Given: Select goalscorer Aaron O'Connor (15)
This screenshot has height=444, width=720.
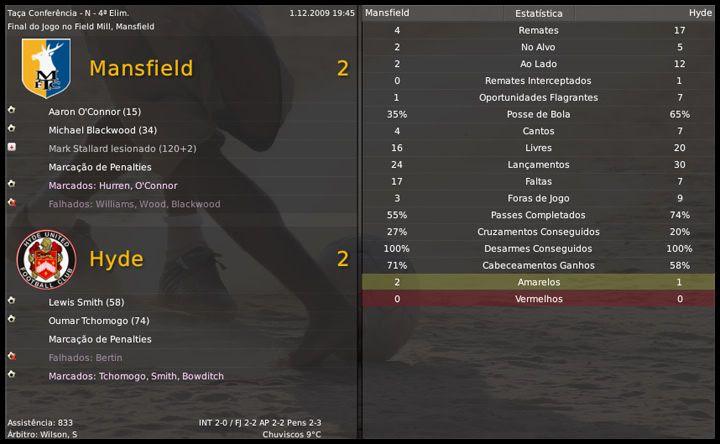Looking at the screenshot, I should click(94, 112).
